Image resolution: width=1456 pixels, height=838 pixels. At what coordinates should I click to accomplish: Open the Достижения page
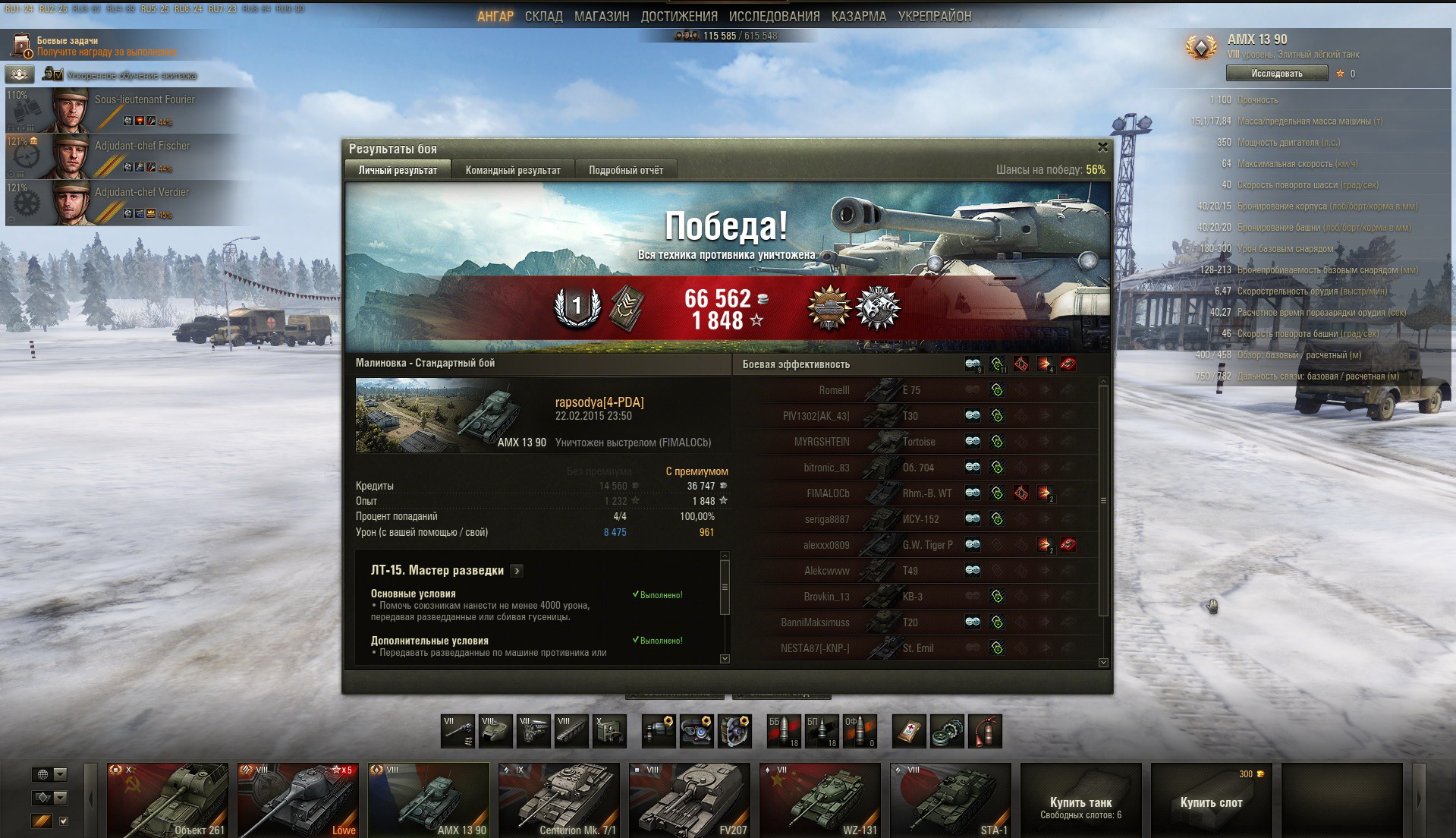(x=678, y=16)
